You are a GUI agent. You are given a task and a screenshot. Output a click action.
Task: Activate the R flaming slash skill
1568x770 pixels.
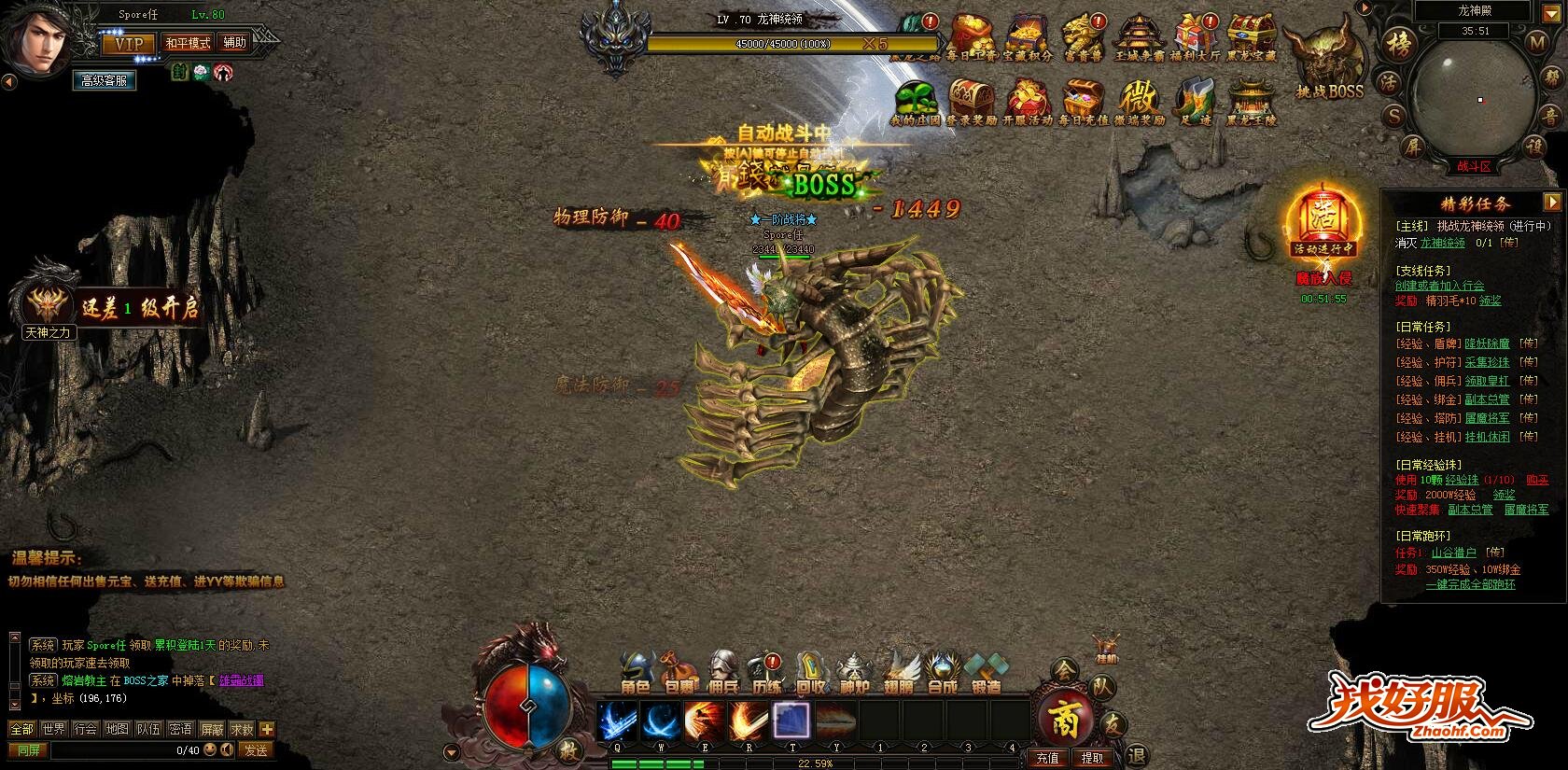(749, 721)
